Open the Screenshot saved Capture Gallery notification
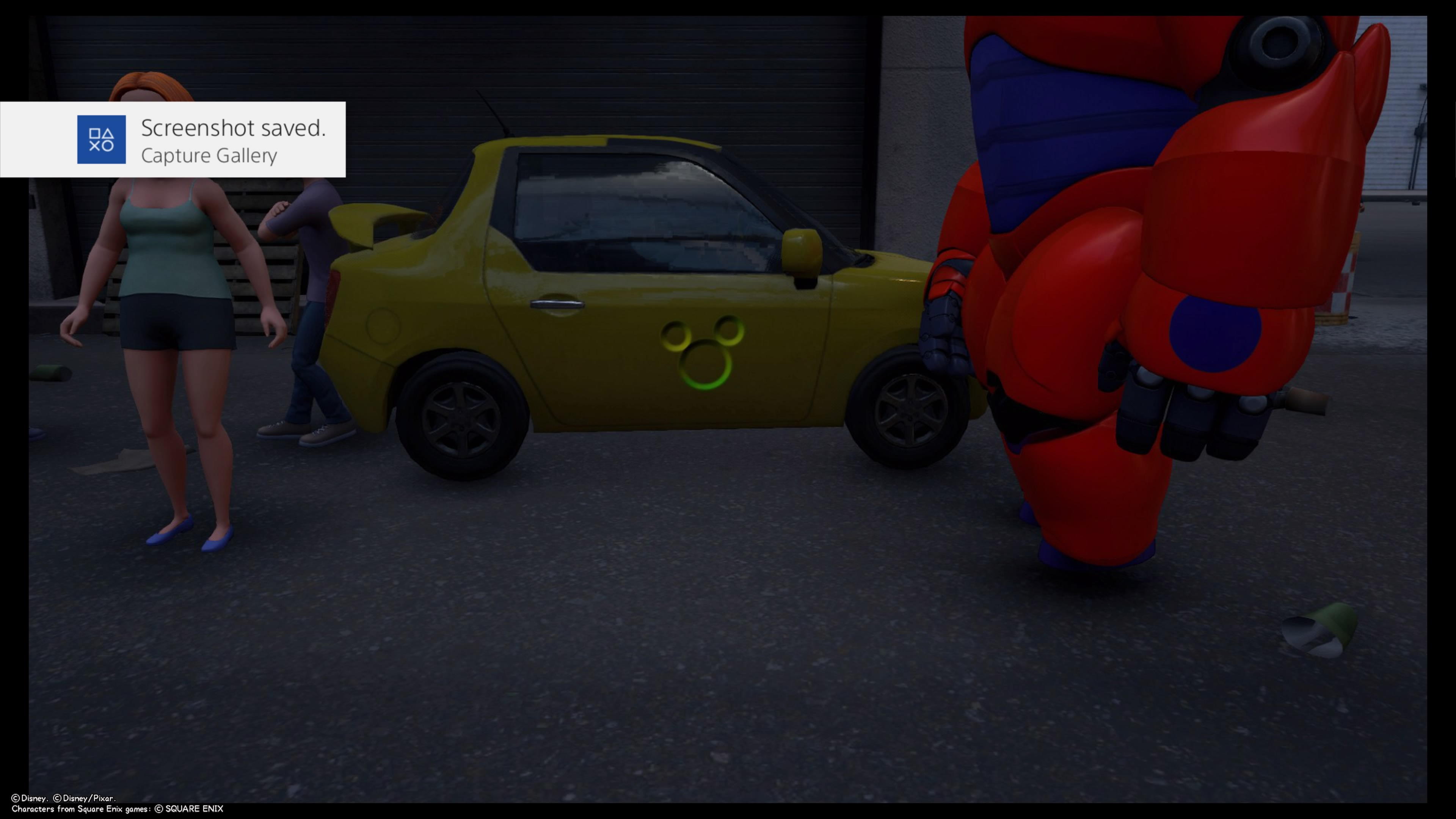This screenshot has width=1456, height=819. click(x=173, y=140)
